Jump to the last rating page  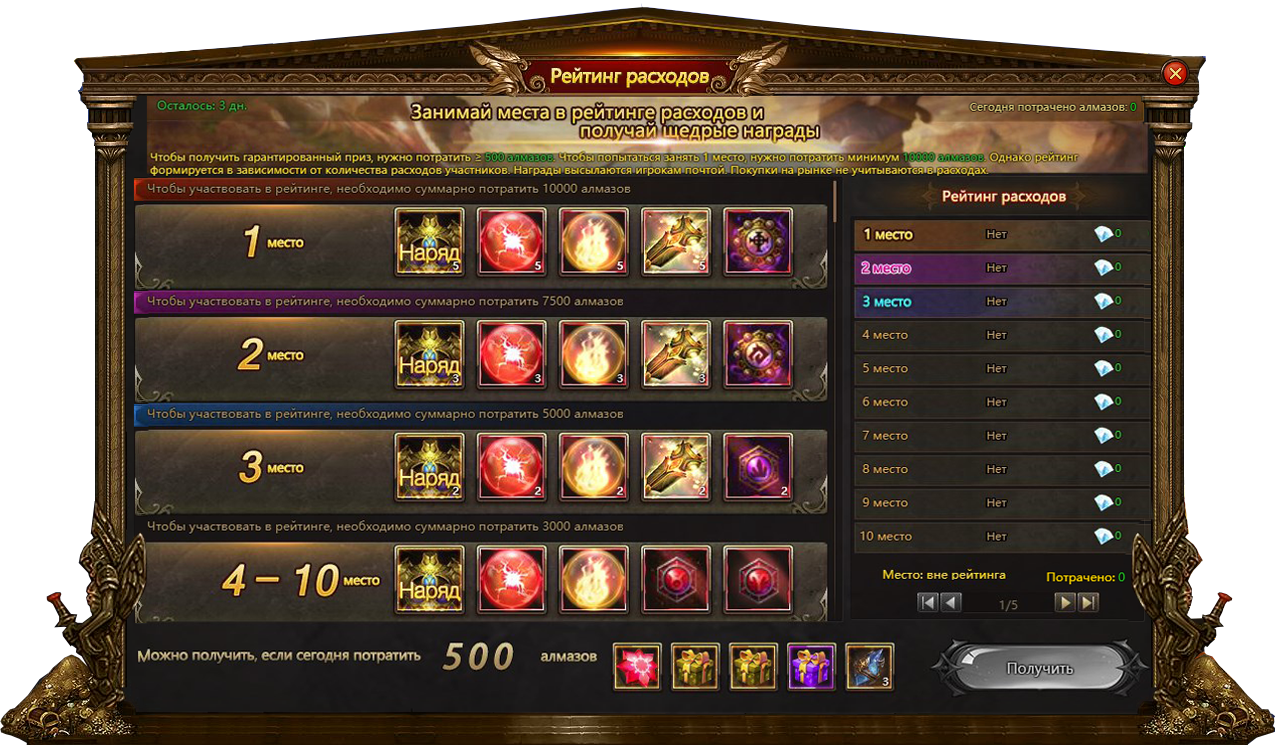1088,602
